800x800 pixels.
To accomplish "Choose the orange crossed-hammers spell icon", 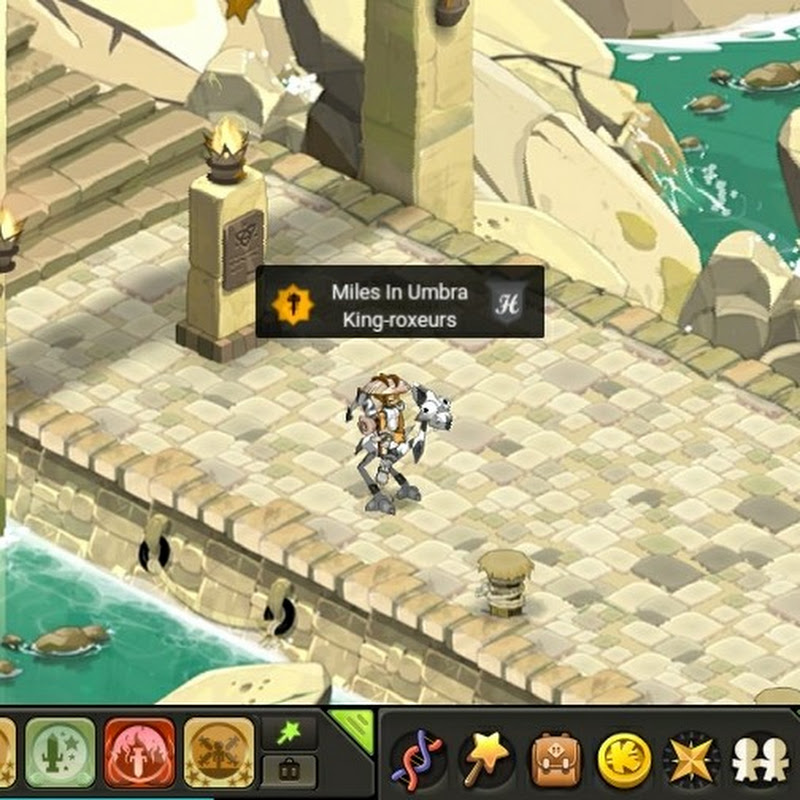I will click(218, 752).
